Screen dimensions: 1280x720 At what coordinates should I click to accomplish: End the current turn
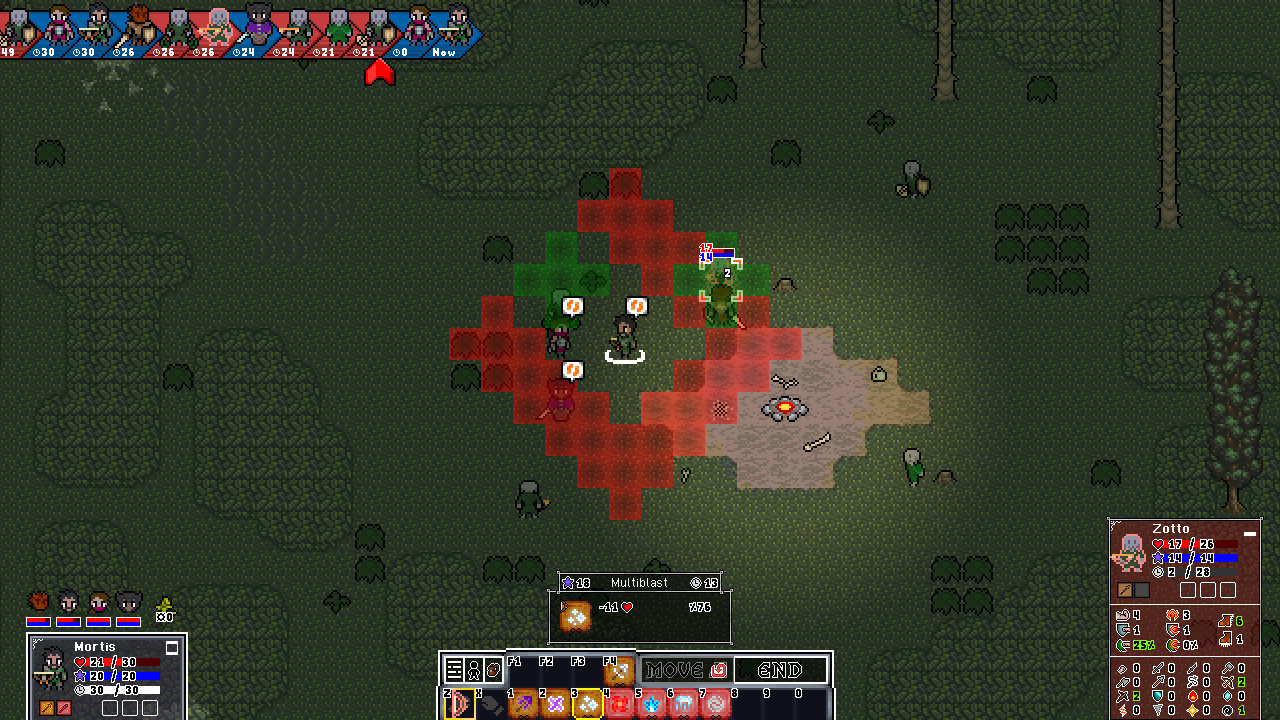(x=781, y=670)
